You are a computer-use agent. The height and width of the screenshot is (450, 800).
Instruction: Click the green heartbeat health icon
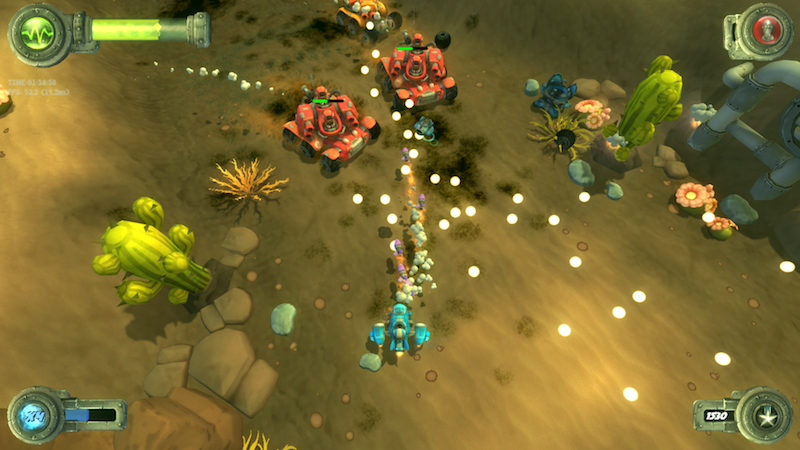point(39,31)
